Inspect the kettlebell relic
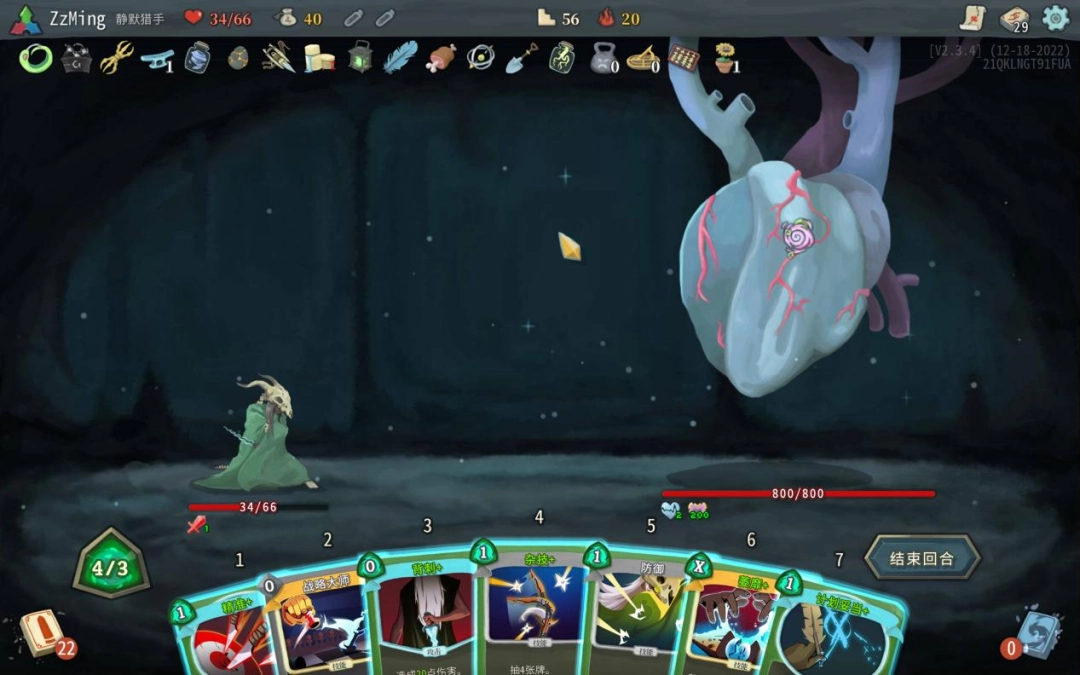Screen dimensions: 1080x675 point(603,59)
